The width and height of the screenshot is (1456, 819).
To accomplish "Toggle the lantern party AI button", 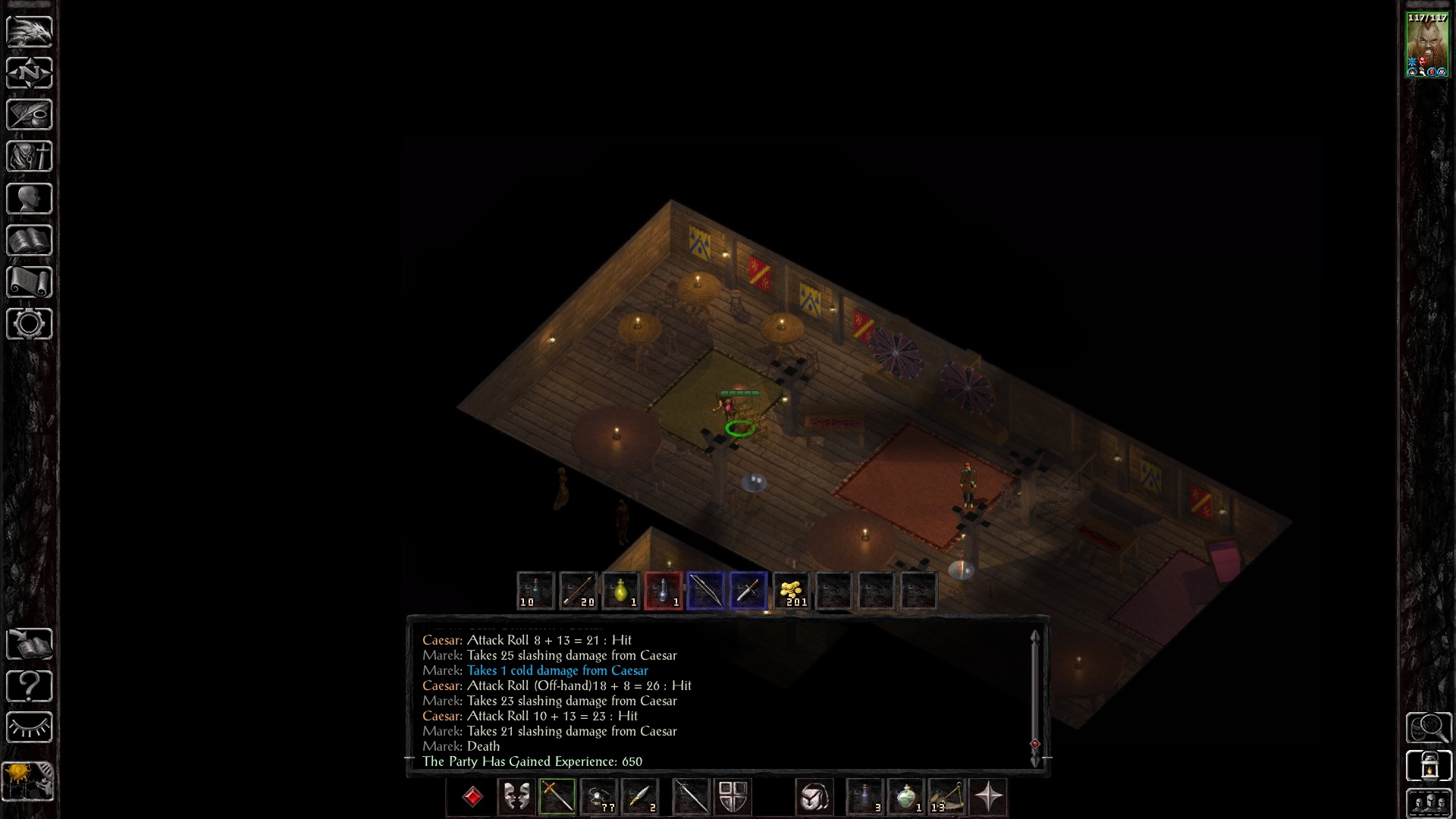I will click(1429, 766).
